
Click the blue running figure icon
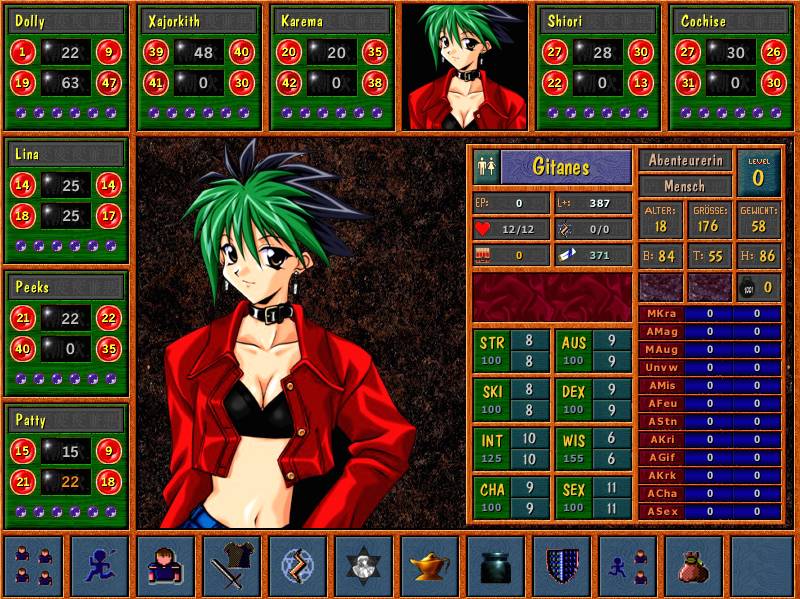(100, 566)
